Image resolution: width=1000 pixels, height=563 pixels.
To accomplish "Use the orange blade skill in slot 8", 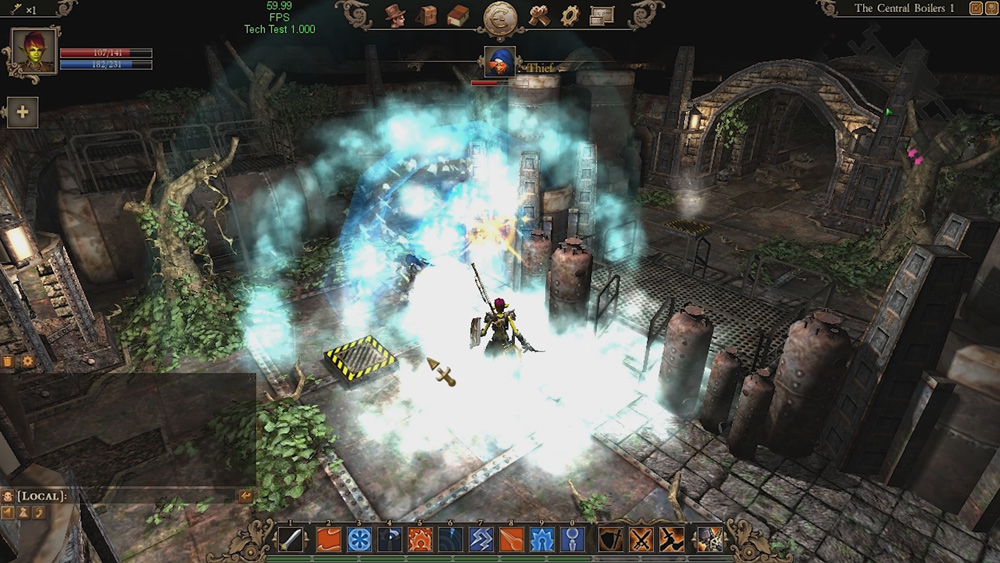I will pyautogui.click(x=511, y=540).
